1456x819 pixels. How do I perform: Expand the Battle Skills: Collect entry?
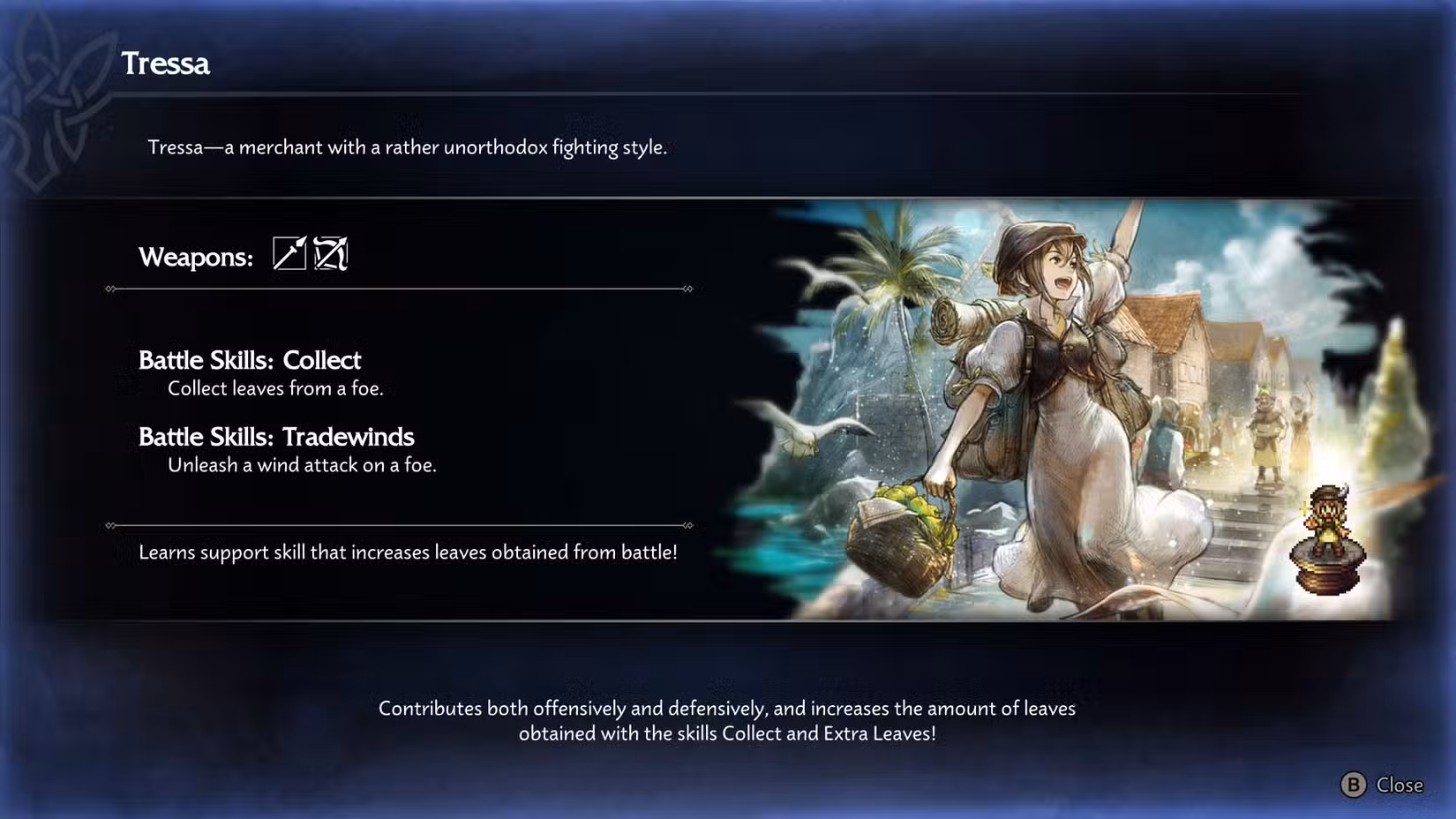[250, 360]
